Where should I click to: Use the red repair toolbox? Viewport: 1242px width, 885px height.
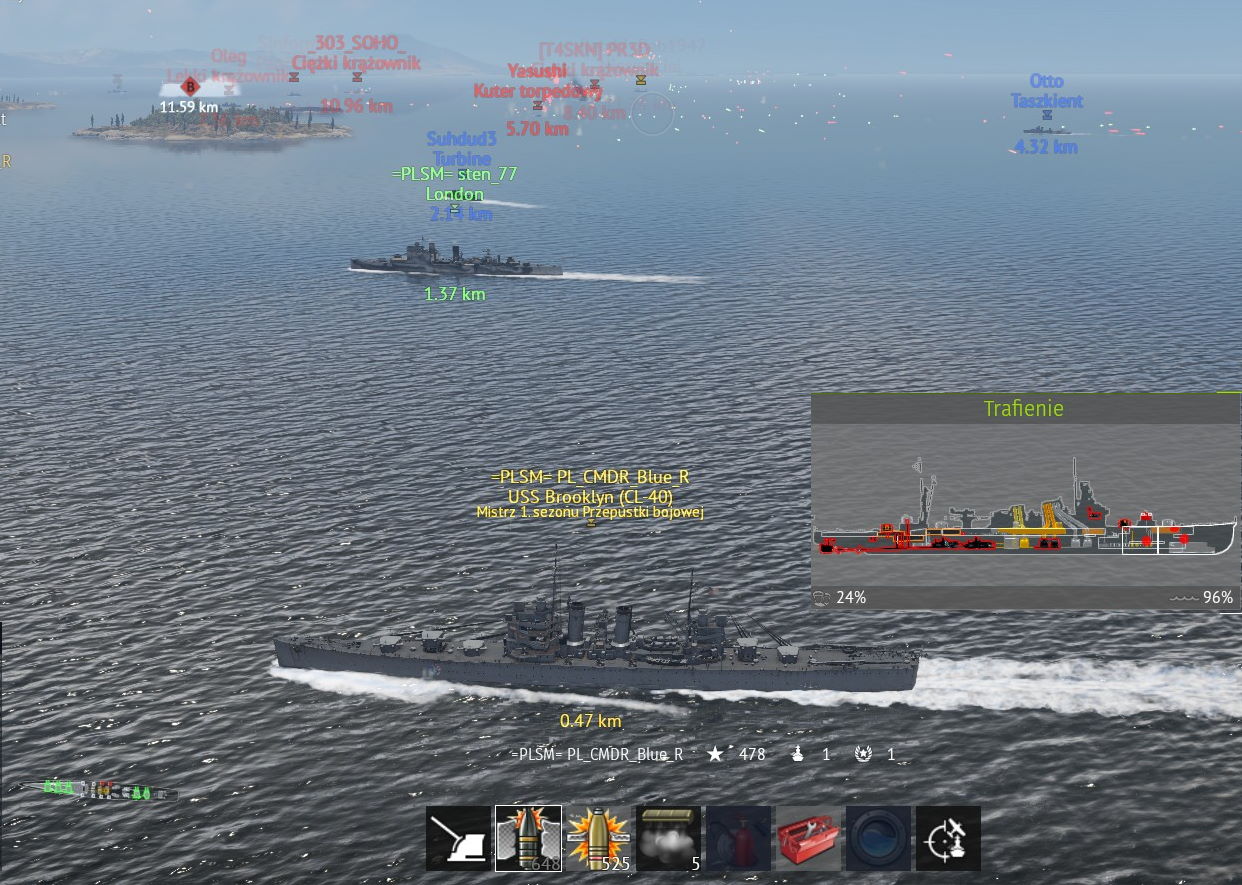click(808, 838)
